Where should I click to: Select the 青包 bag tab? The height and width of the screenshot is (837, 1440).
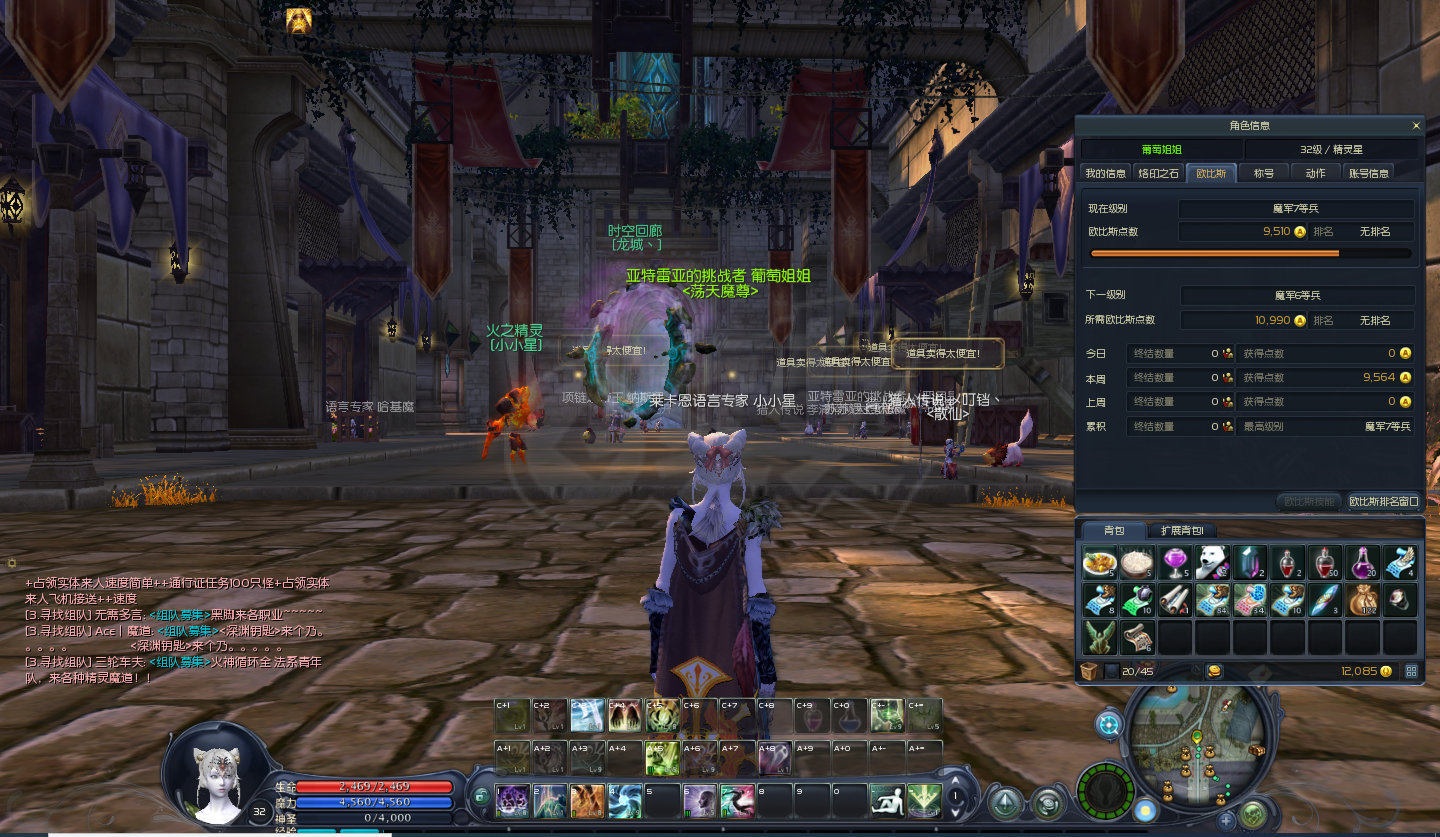click(x=1113, y=530)
